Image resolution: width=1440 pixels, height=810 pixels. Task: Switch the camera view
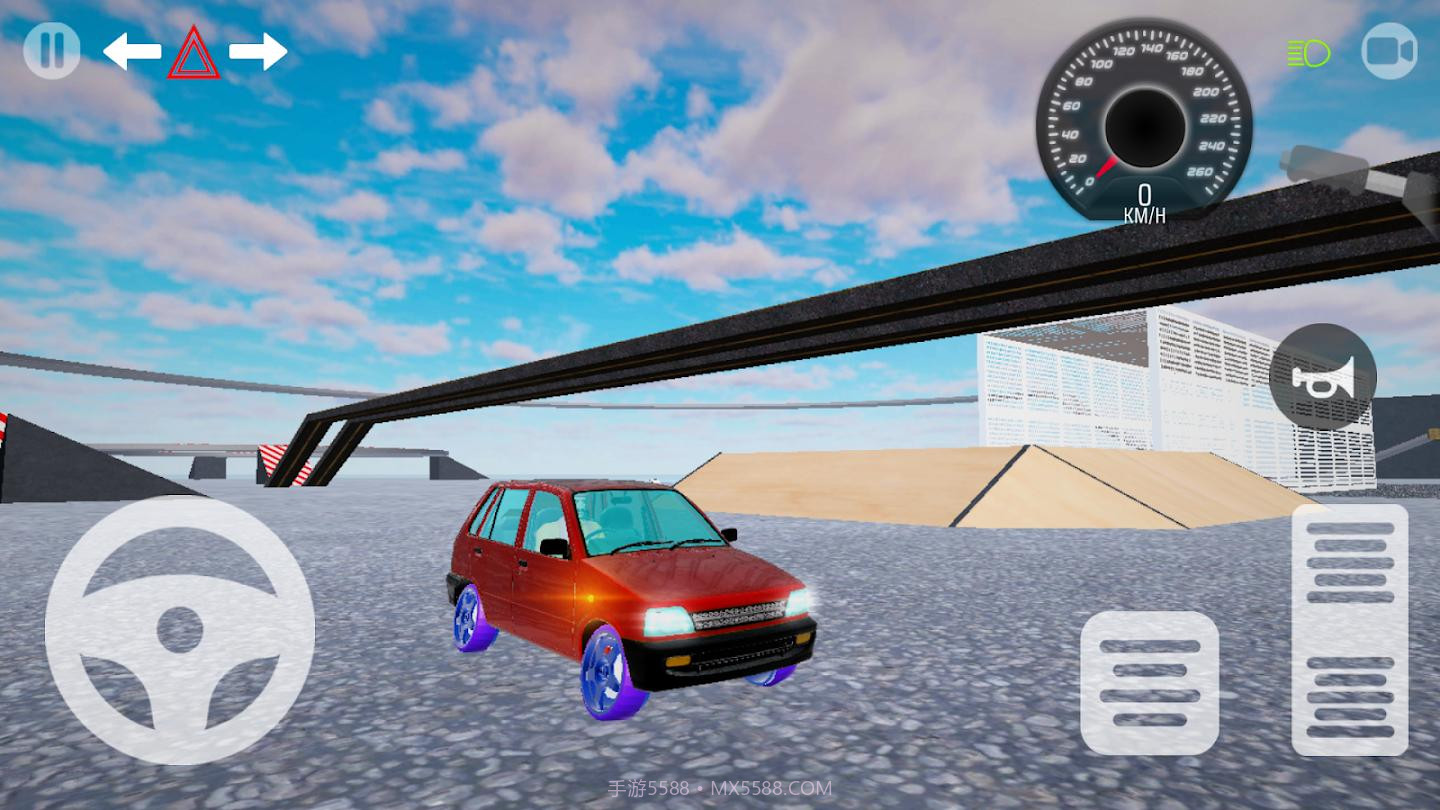coord(1389,51)
